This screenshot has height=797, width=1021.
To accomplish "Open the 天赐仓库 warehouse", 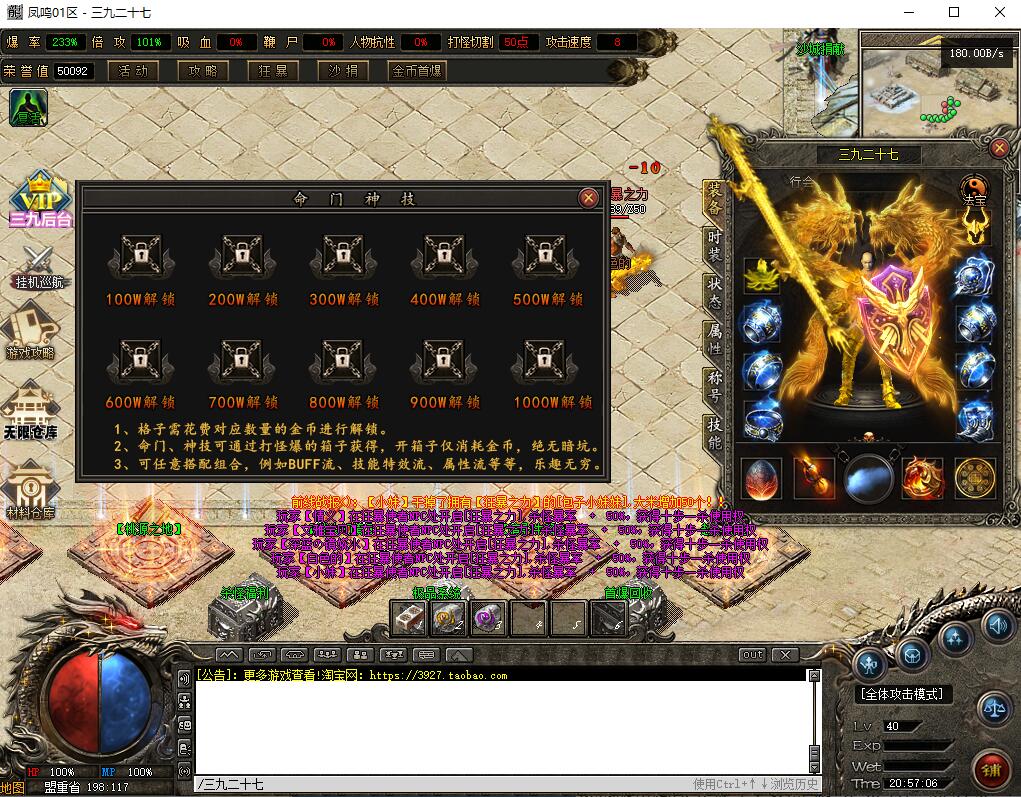I will coord(32,410).
